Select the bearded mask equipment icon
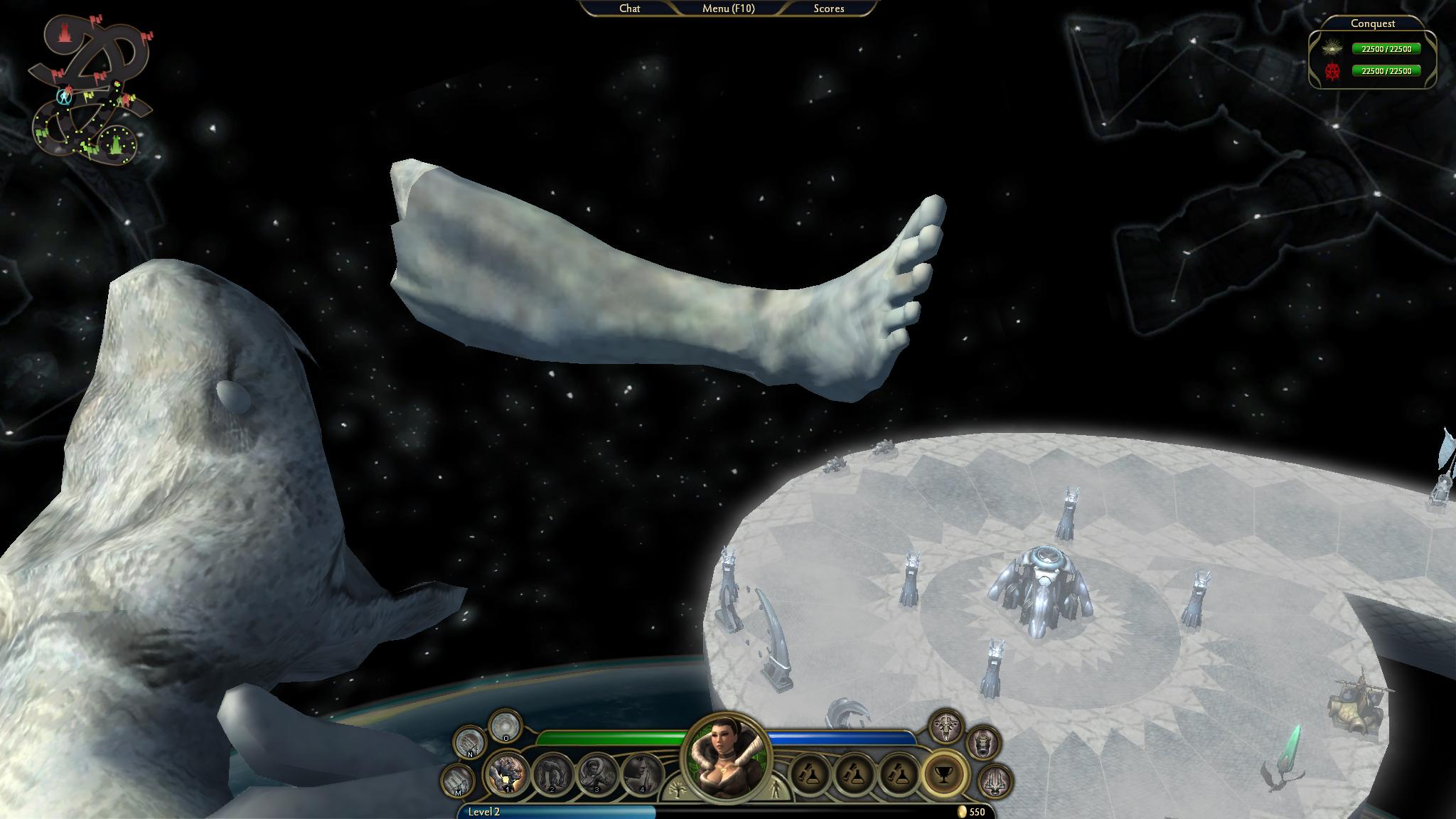 (x=983, y=744)
